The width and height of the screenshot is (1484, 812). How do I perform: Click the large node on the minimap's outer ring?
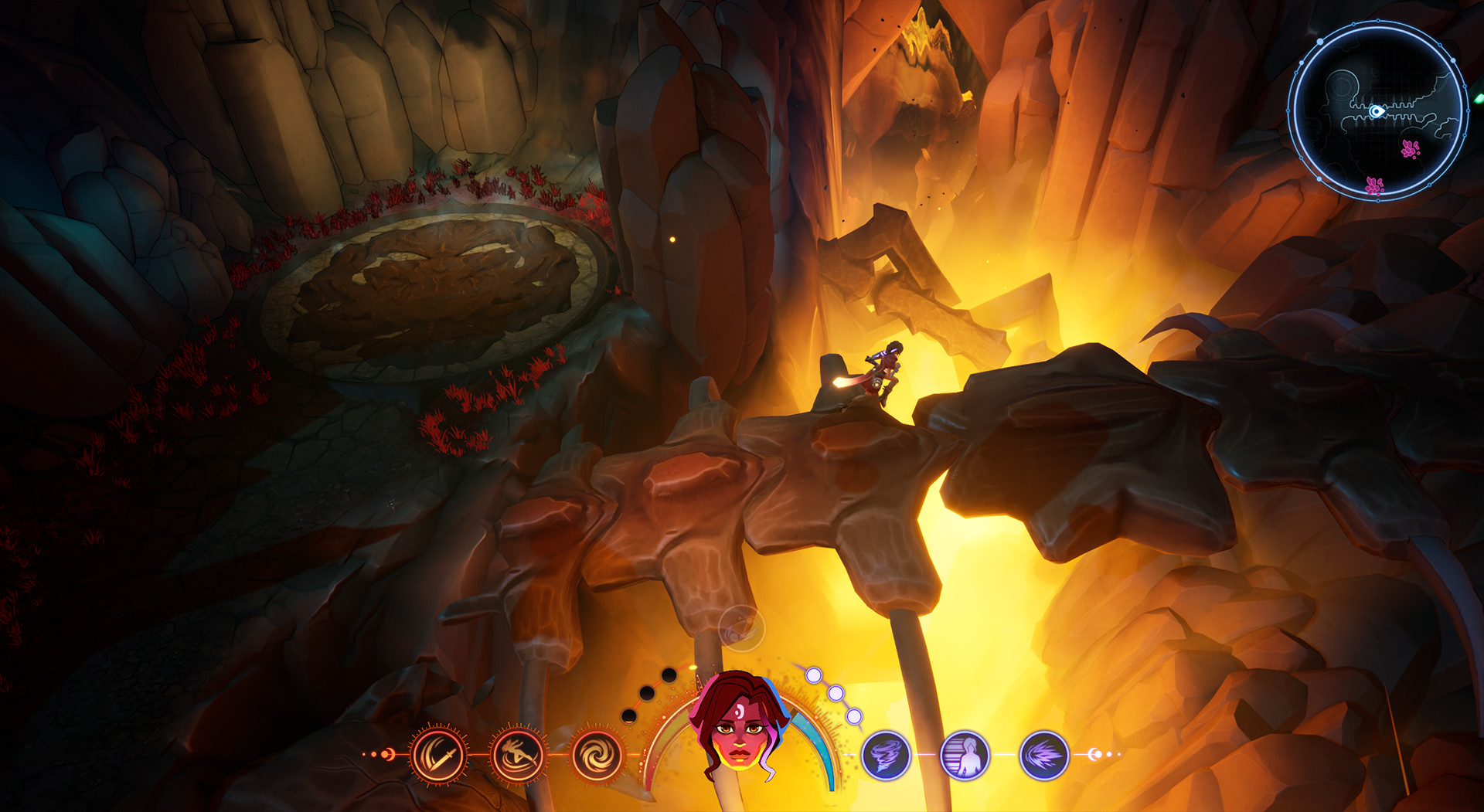1321,41
